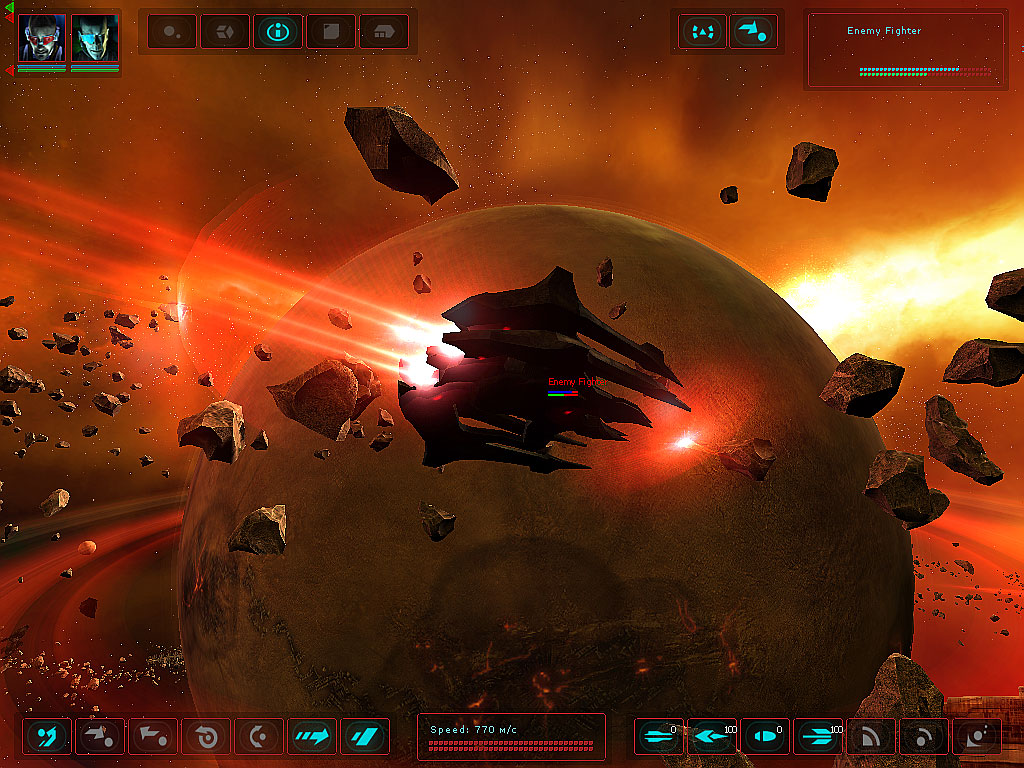1024x768 pixels.
Task: Click the grey radar waves icon button
Action: [x=871, y=737]
